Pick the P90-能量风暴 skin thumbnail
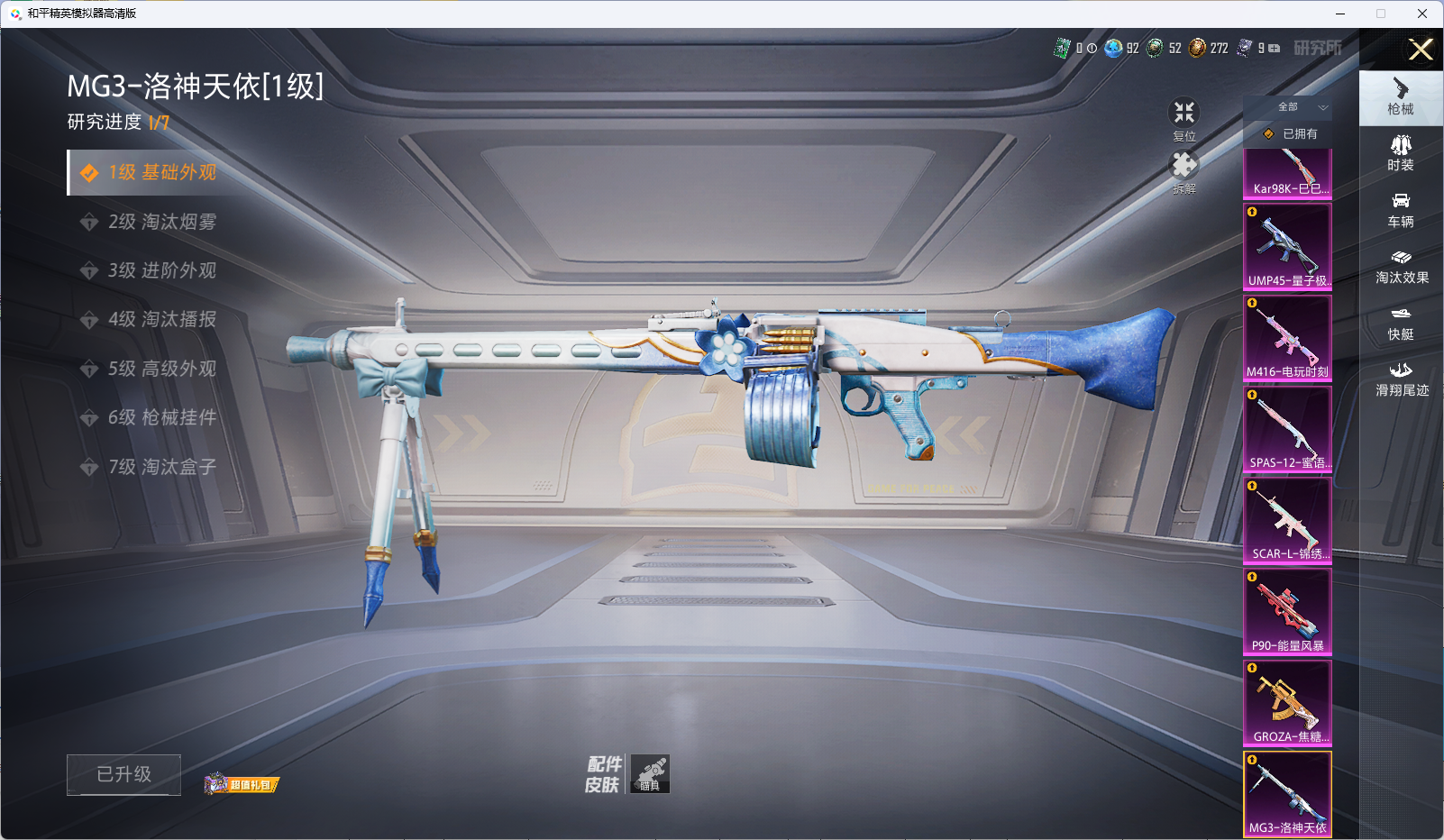This screenshot has height=840, width=1444. pos(1287,612)
